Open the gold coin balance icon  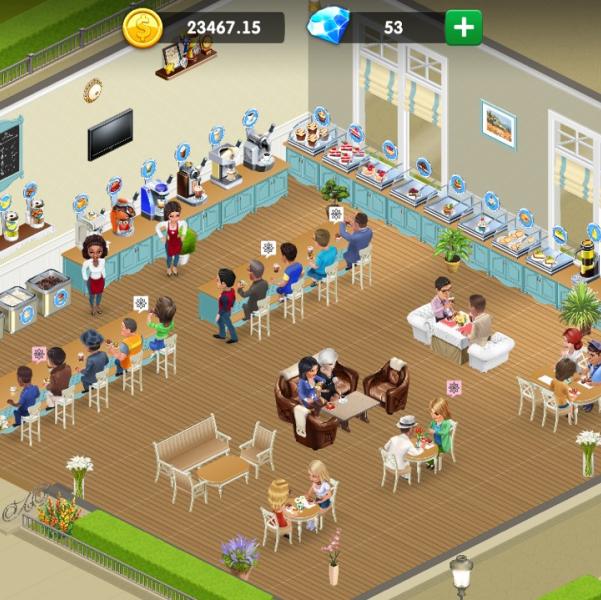tap(142, 27)
